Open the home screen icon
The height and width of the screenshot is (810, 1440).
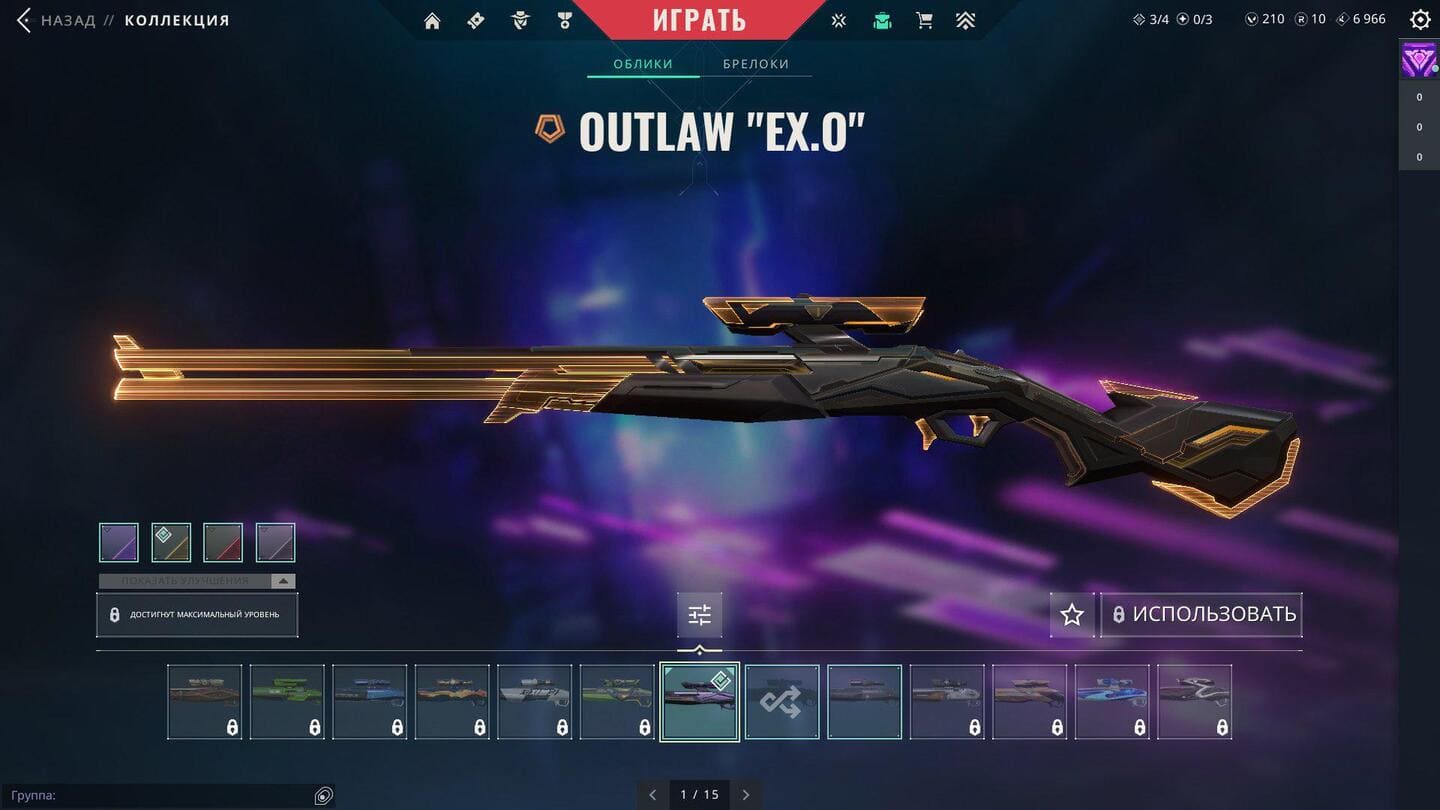coord(432,21)
